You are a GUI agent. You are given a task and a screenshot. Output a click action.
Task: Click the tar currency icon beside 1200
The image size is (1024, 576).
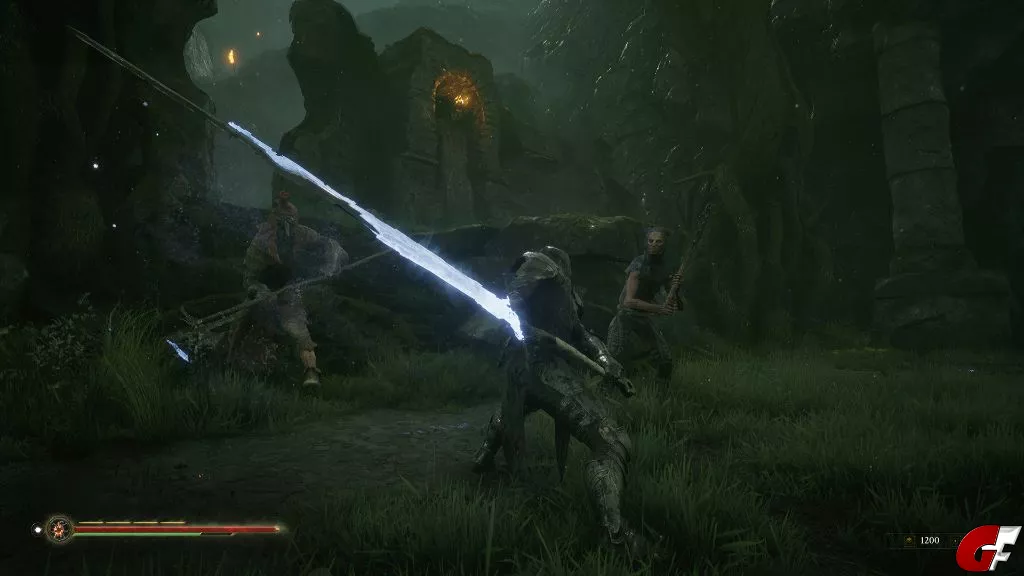tap(908, 540)
